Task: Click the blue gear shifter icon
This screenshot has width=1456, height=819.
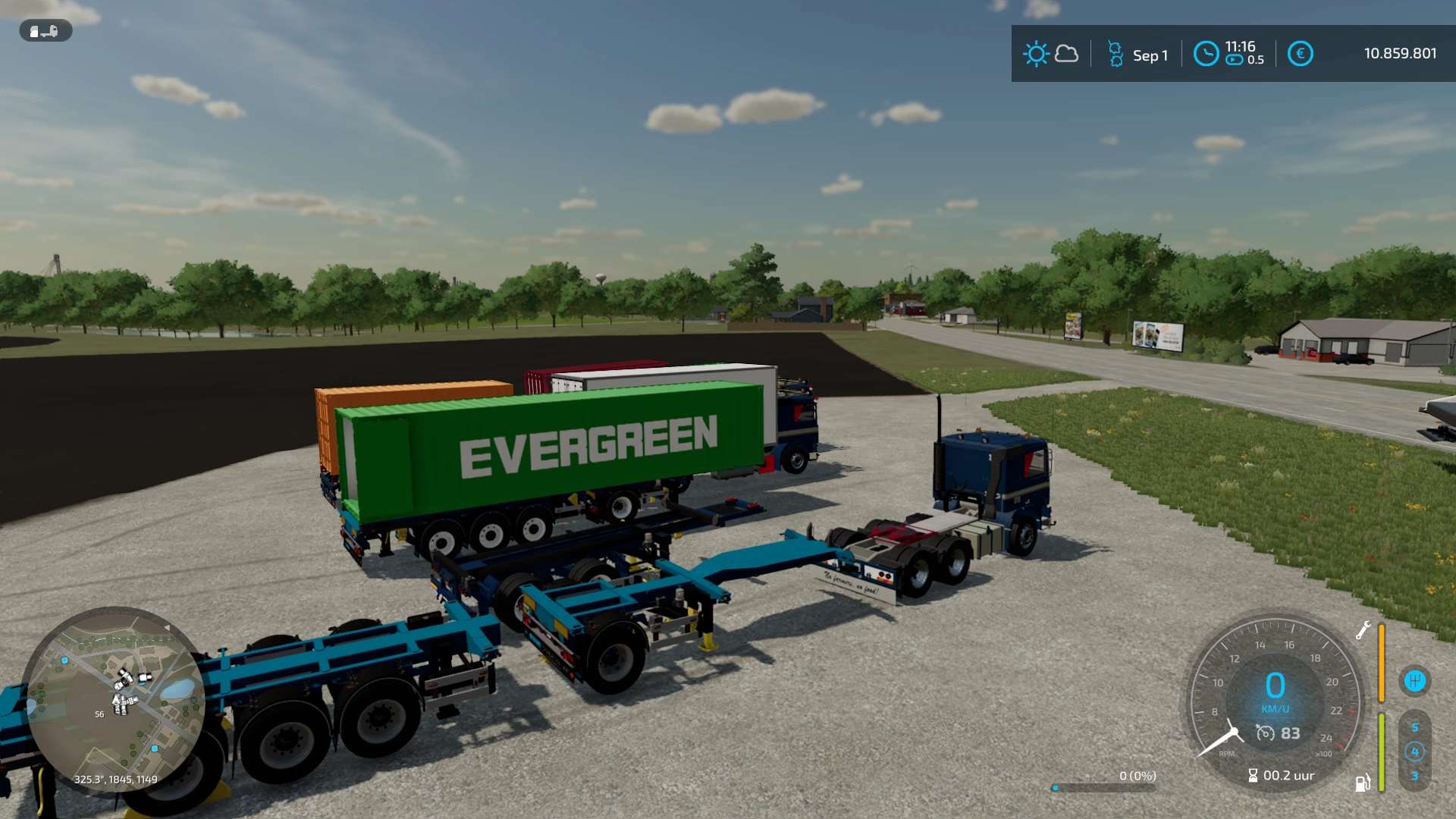Action: (1414, 681)
